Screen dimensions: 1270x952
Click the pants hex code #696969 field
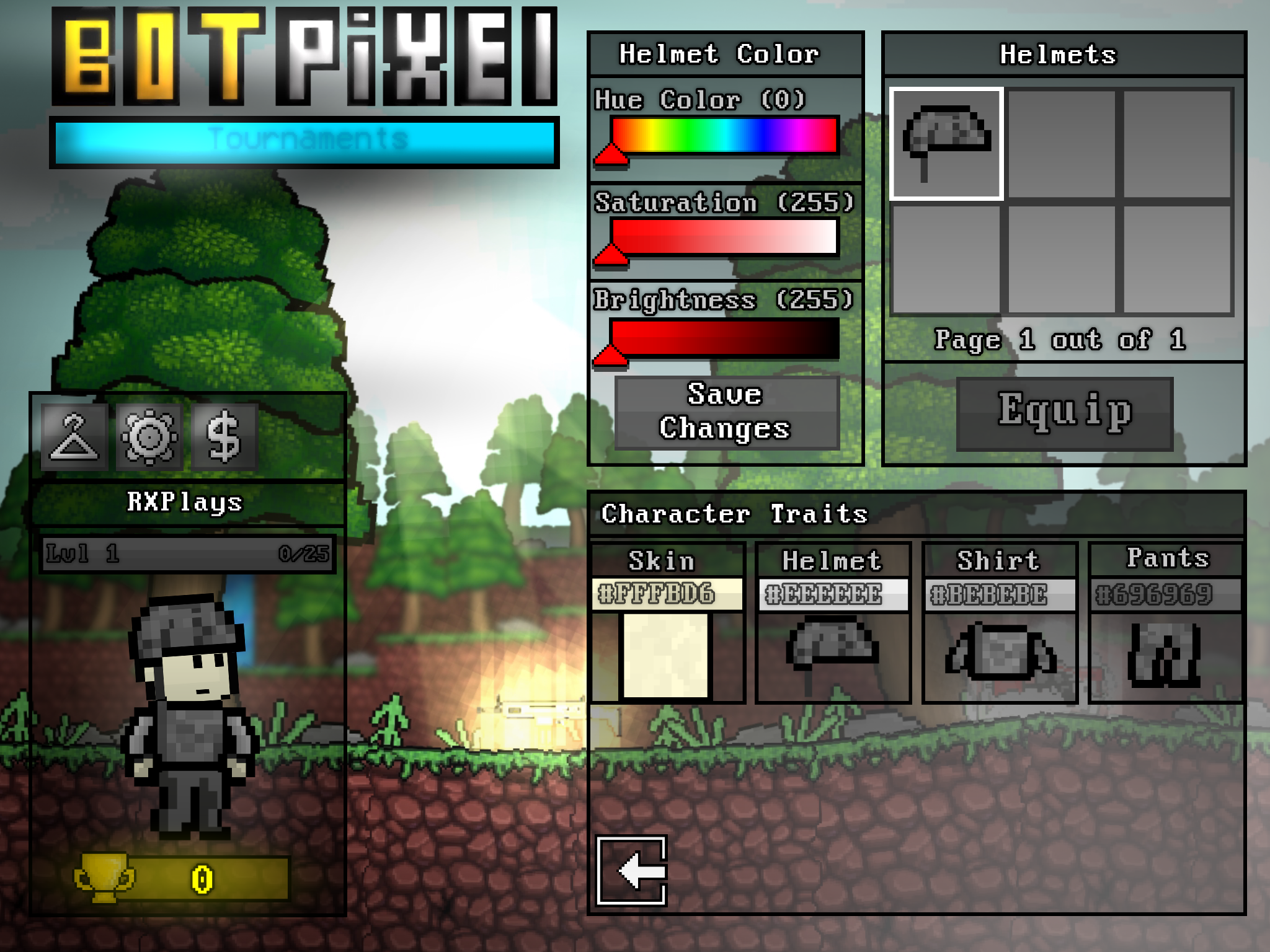pos(1165,594)
